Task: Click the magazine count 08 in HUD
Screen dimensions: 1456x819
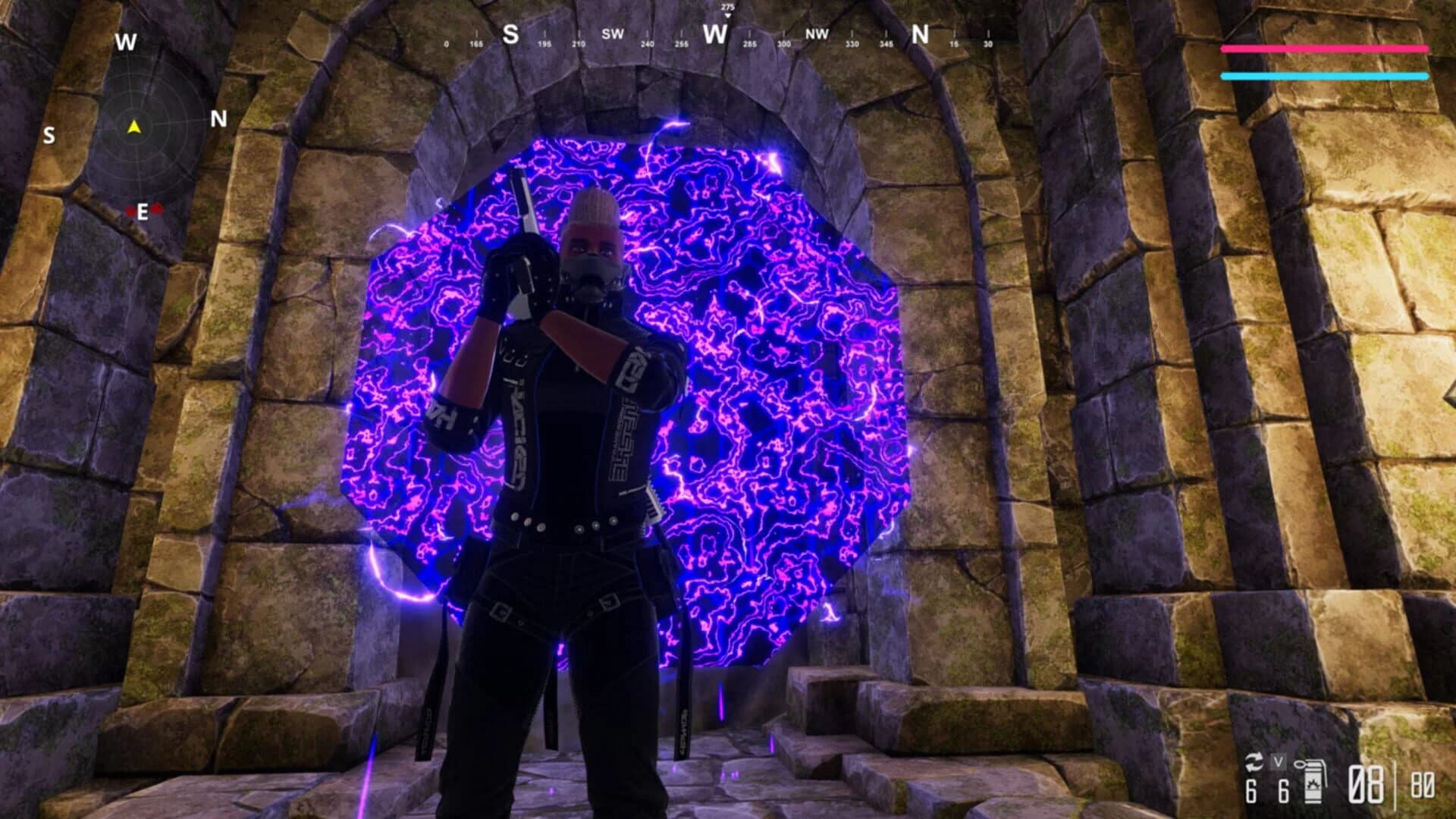Action: 1364,783
